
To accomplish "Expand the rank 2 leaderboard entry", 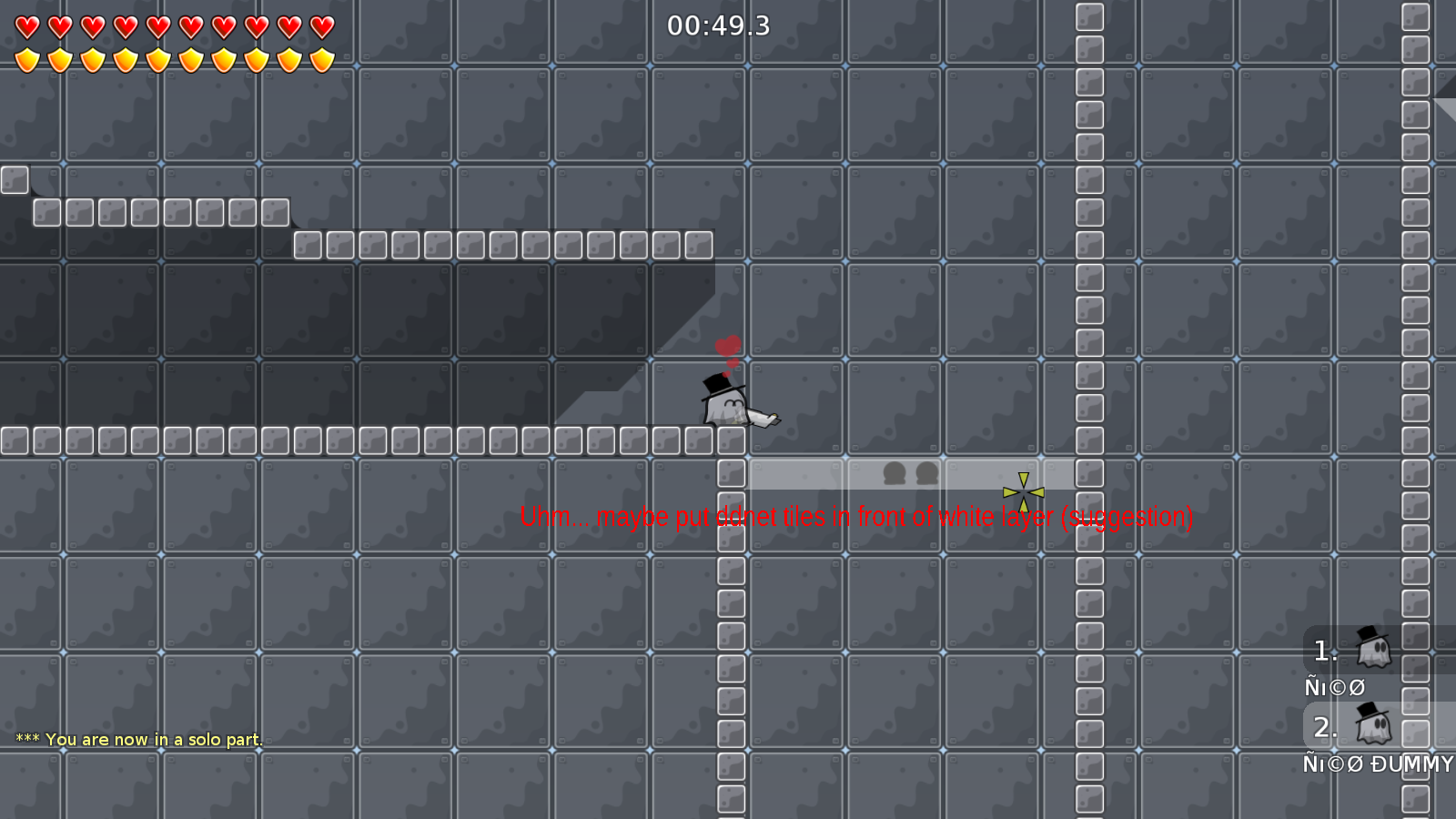I will [1325, 728].
